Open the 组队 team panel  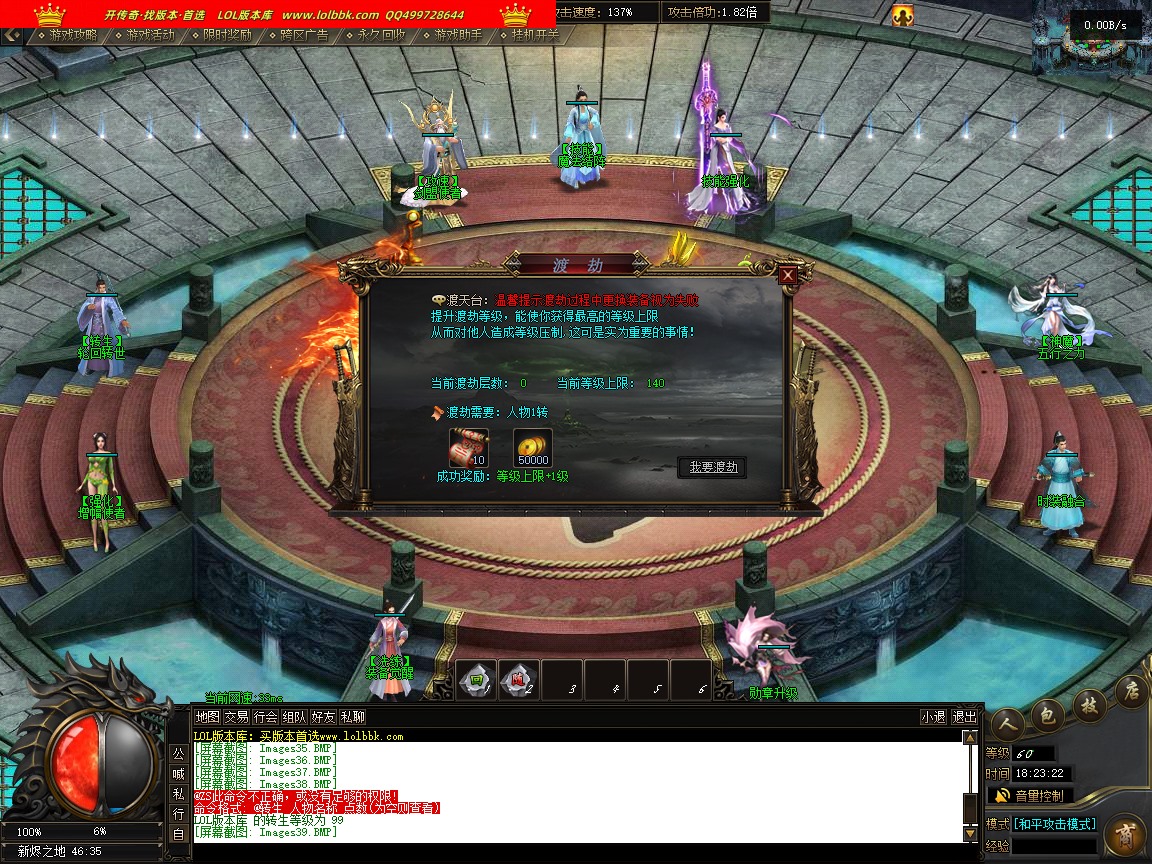(x=294, y=717)
